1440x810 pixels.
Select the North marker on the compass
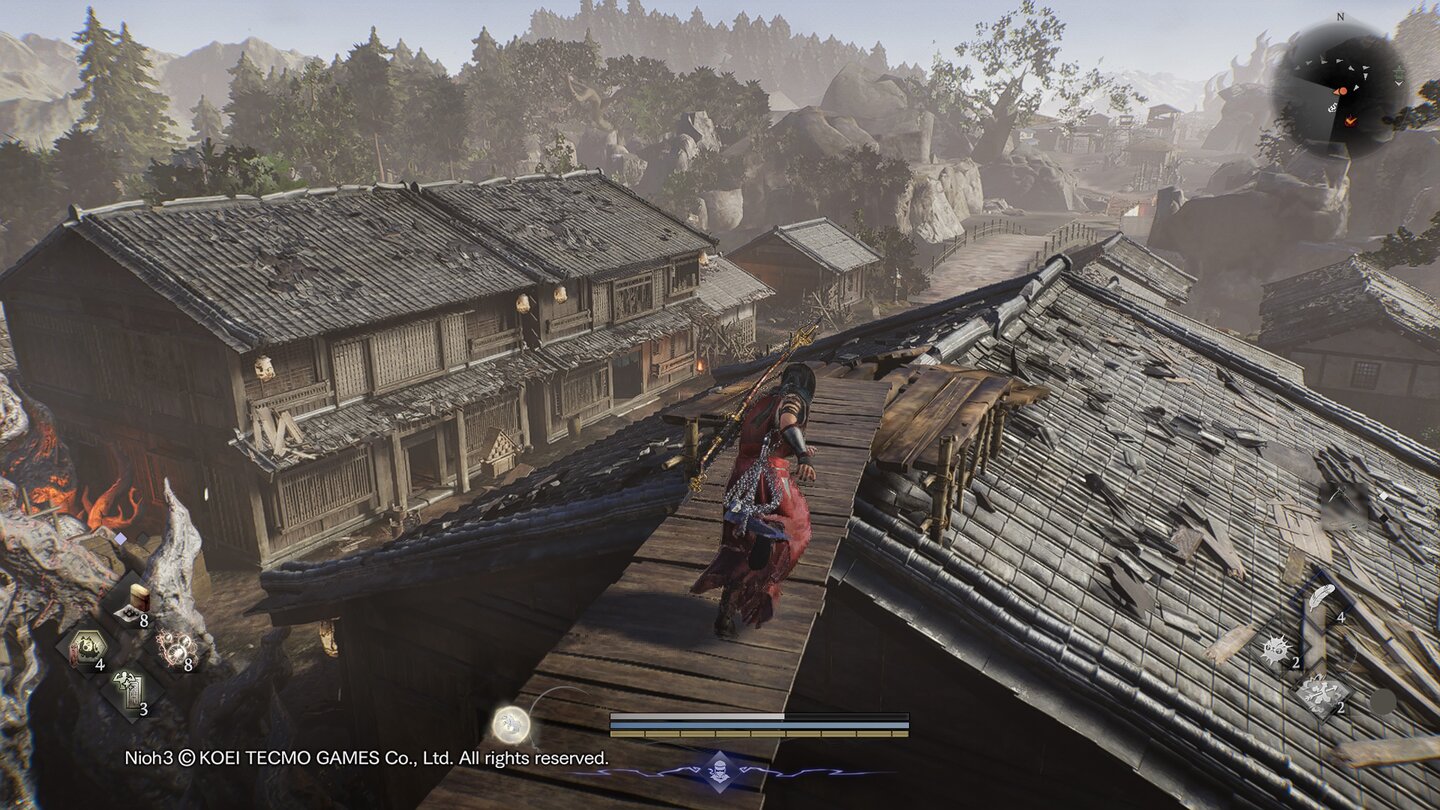1340,17
